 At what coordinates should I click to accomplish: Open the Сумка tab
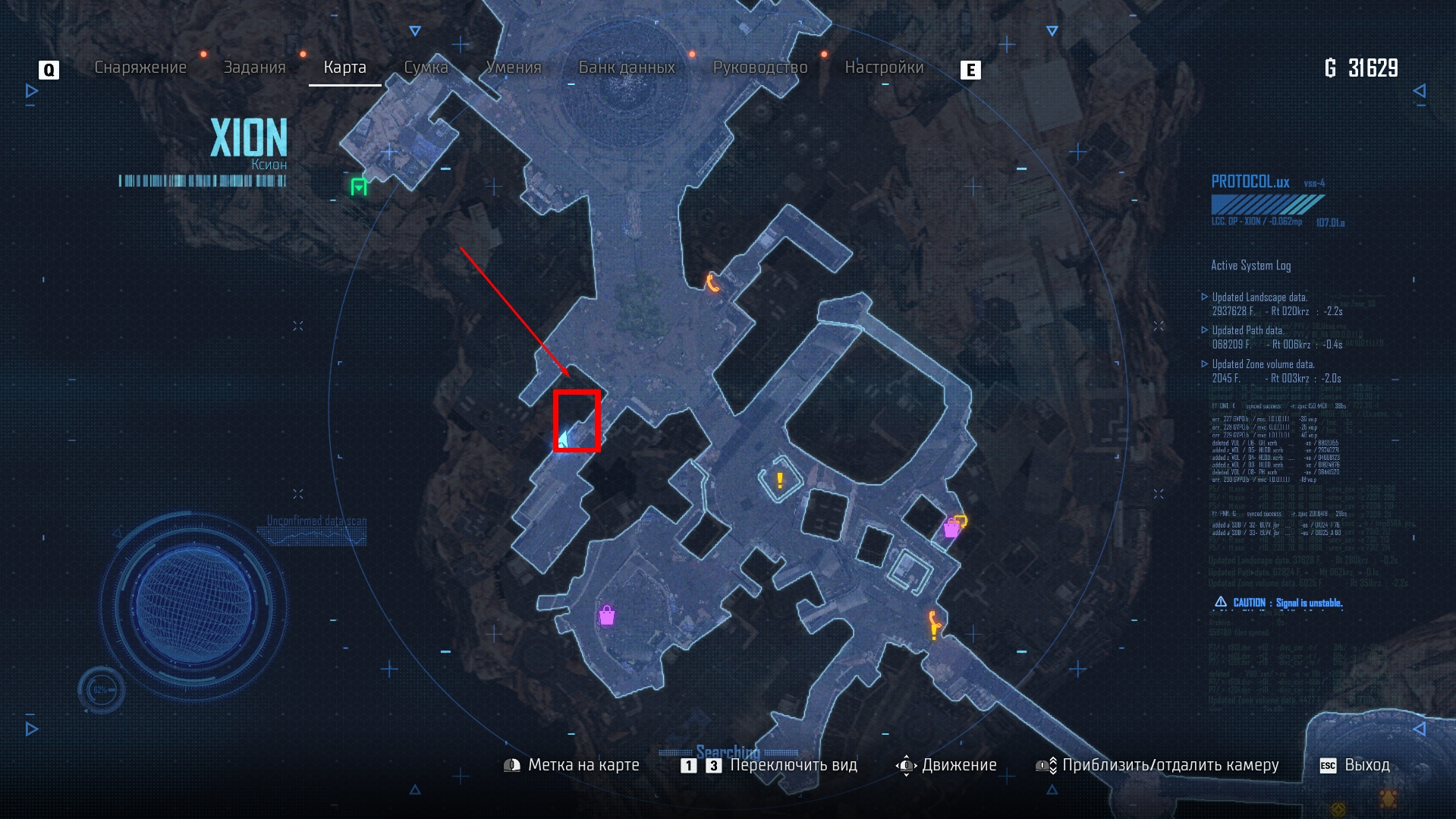pyautogui.click(x=426, y=68)
